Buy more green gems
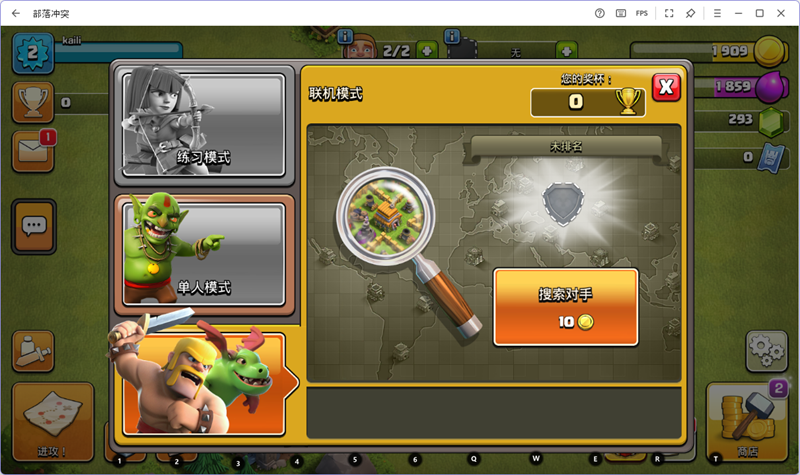Image resolution: width=800 pixels, height=475 pixels. [x=770, y=121]
